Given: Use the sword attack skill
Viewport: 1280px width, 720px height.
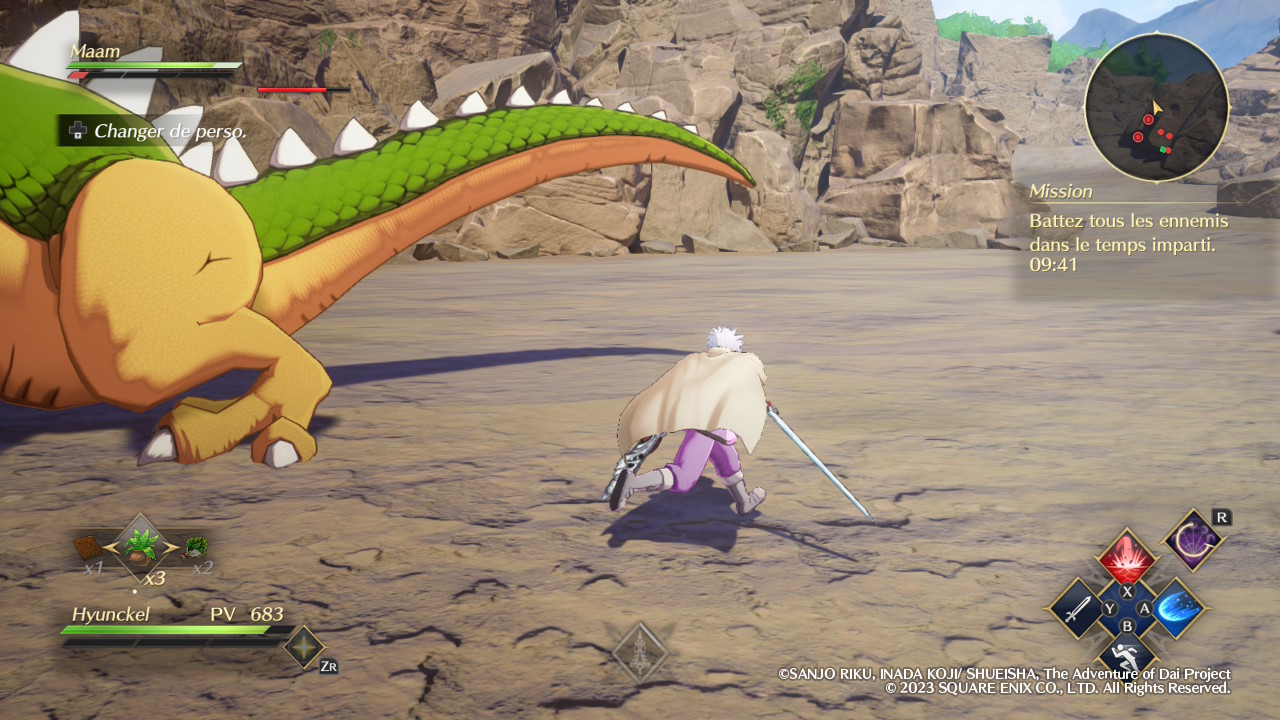Looking at the screenshot, I should [x=1077, y=608].
